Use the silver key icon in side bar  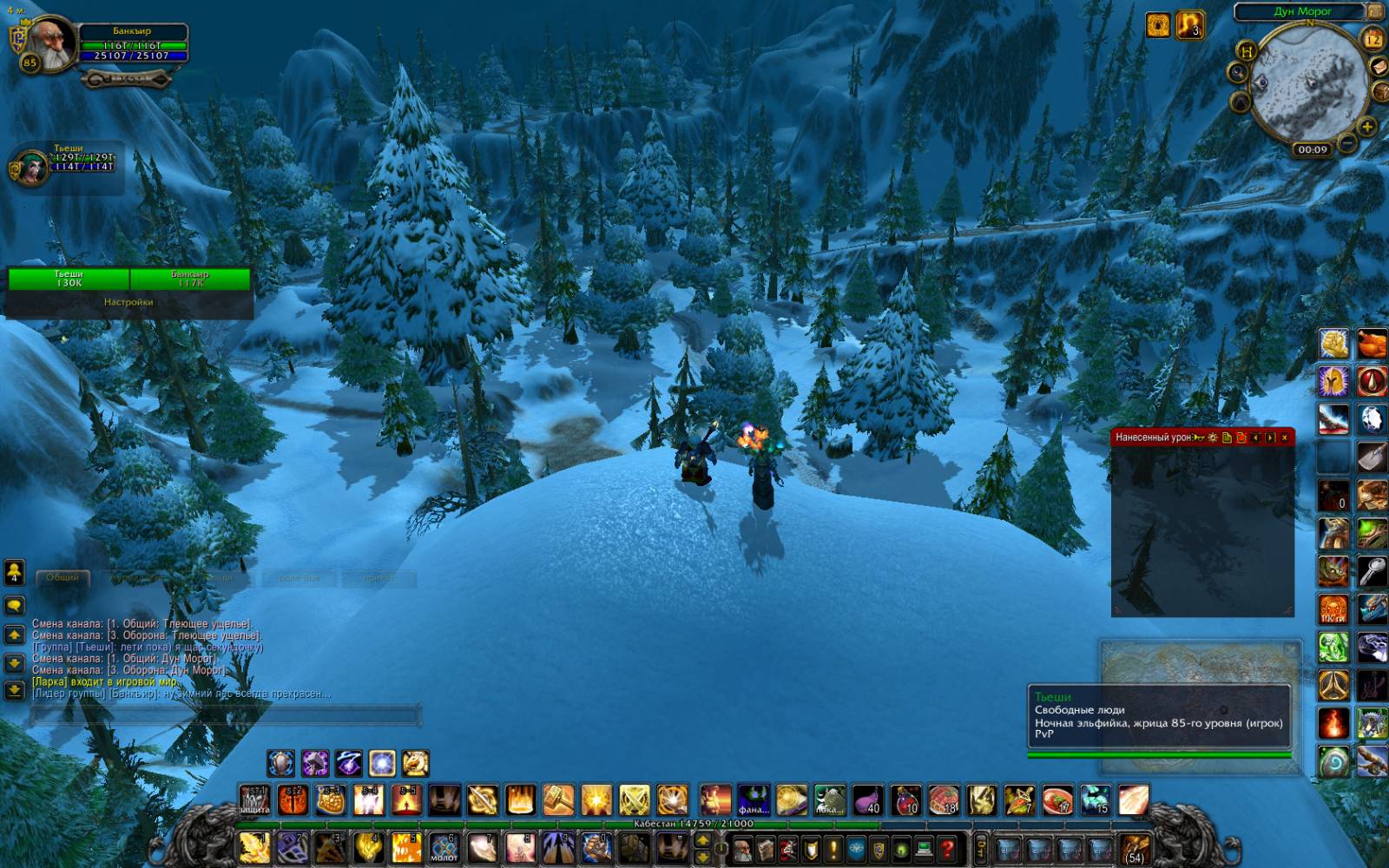[x=1373, y=572]
